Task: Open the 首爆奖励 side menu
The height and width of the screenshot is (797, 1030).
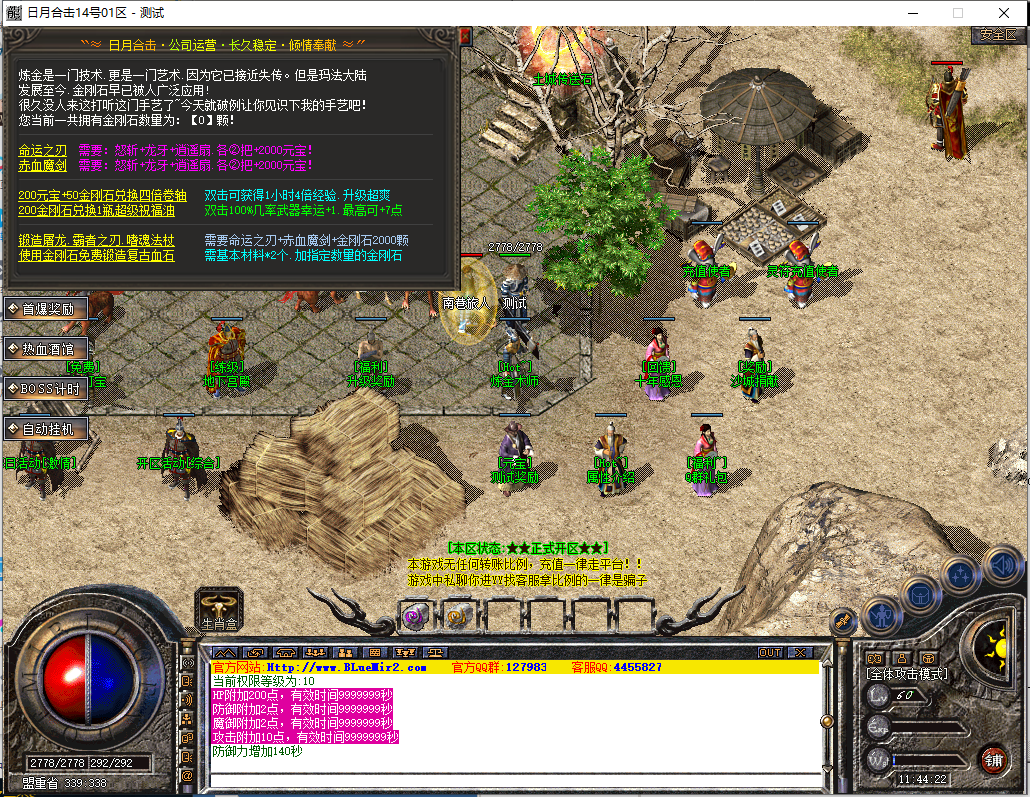Action: tap(46, 309)
